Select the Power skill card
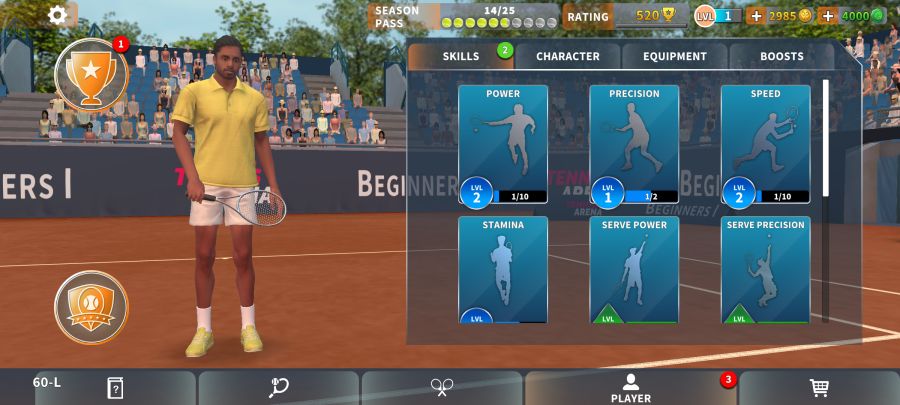 pyautogui.click(x=503, y=144)
